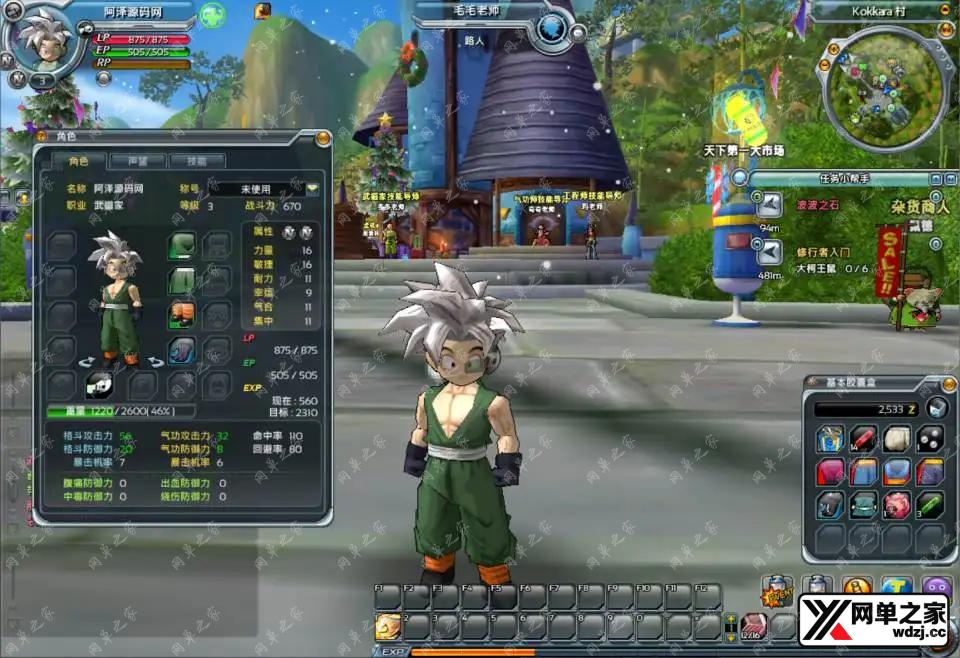Screen dimensions: 960x658
Task: Rotate character preview with left arrow
Action: pos(86,361)
